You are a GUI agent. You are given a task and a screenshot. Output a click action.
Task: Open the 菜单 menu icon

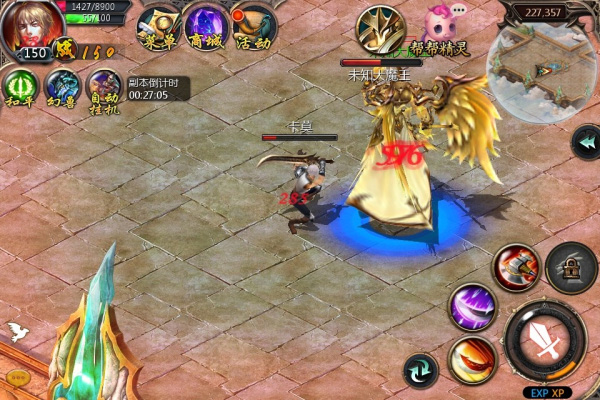[x=156, y=24]
